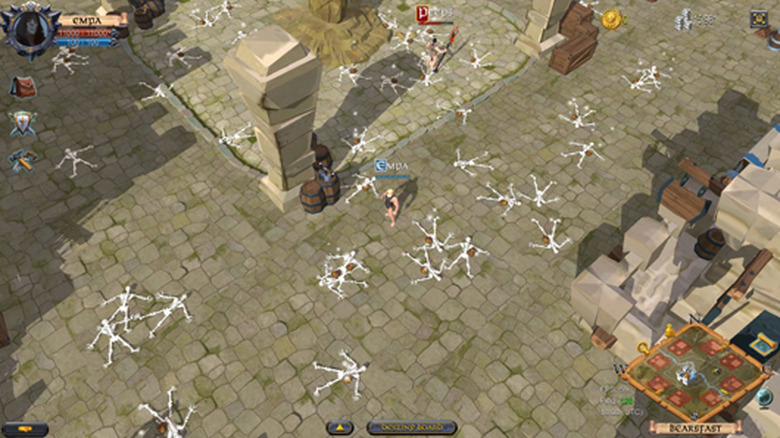
Task: Click the silver pile currency icon
Action: (684, 19)
